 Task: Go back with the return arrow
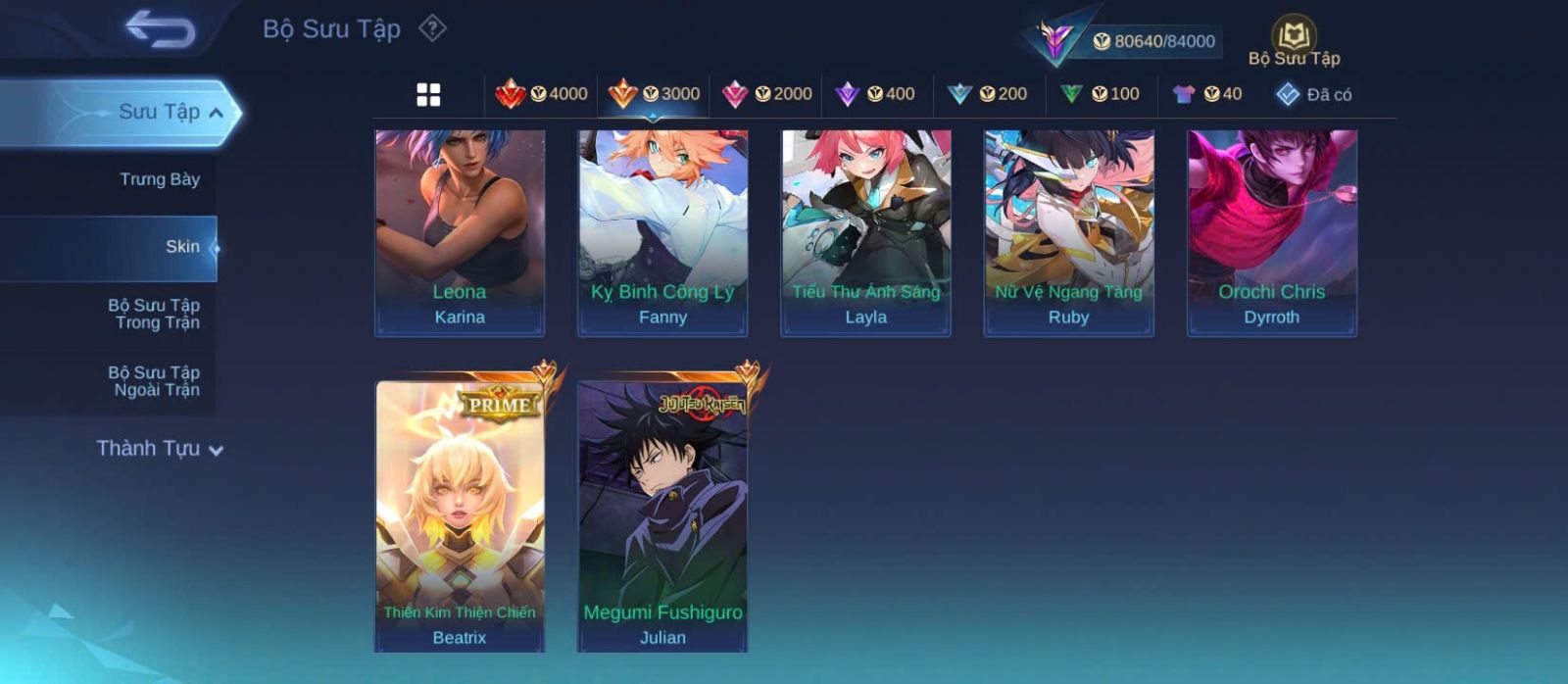(160, 28)
